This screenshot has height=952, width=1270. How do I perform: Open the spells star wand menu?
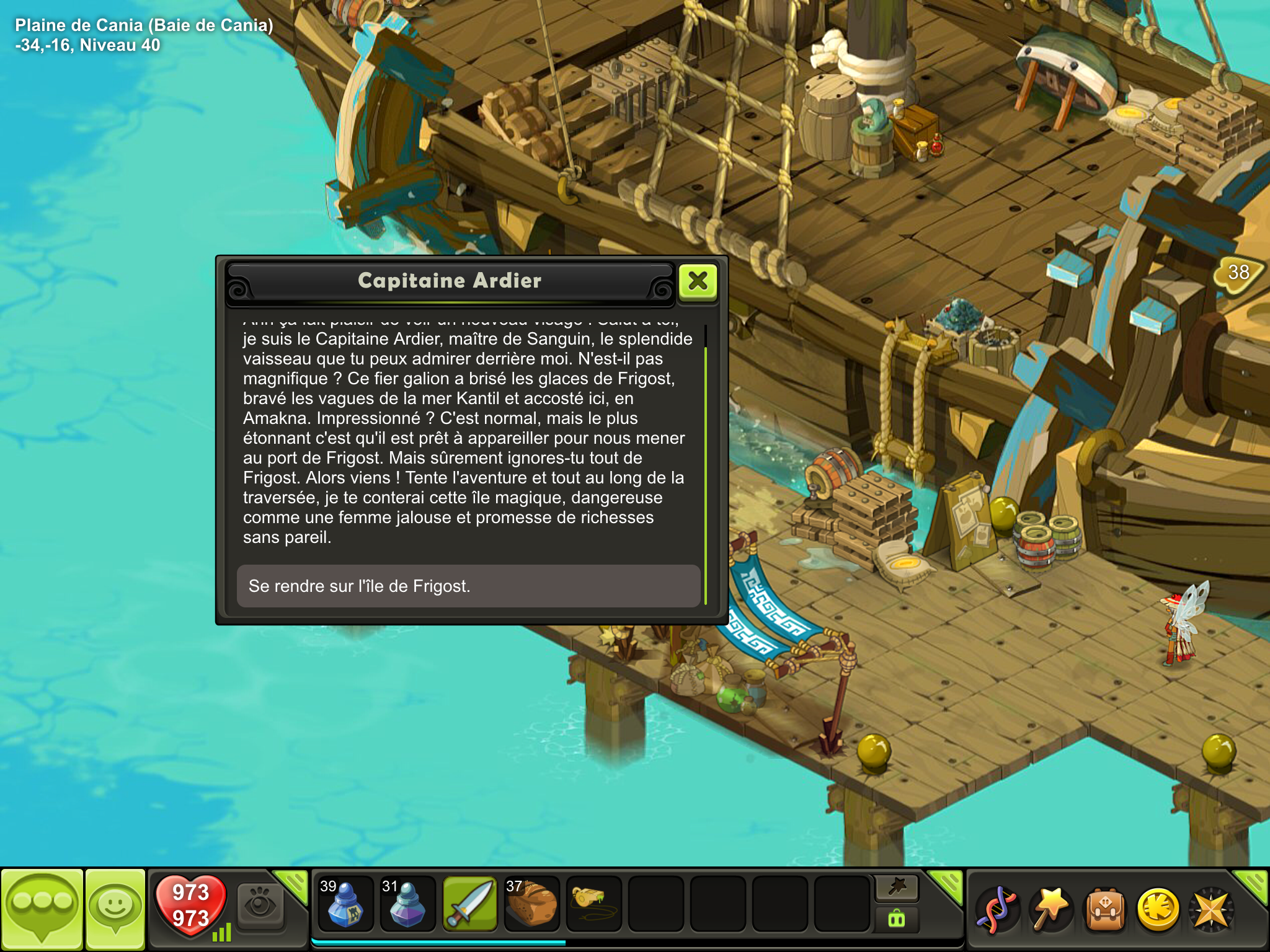1050,909
